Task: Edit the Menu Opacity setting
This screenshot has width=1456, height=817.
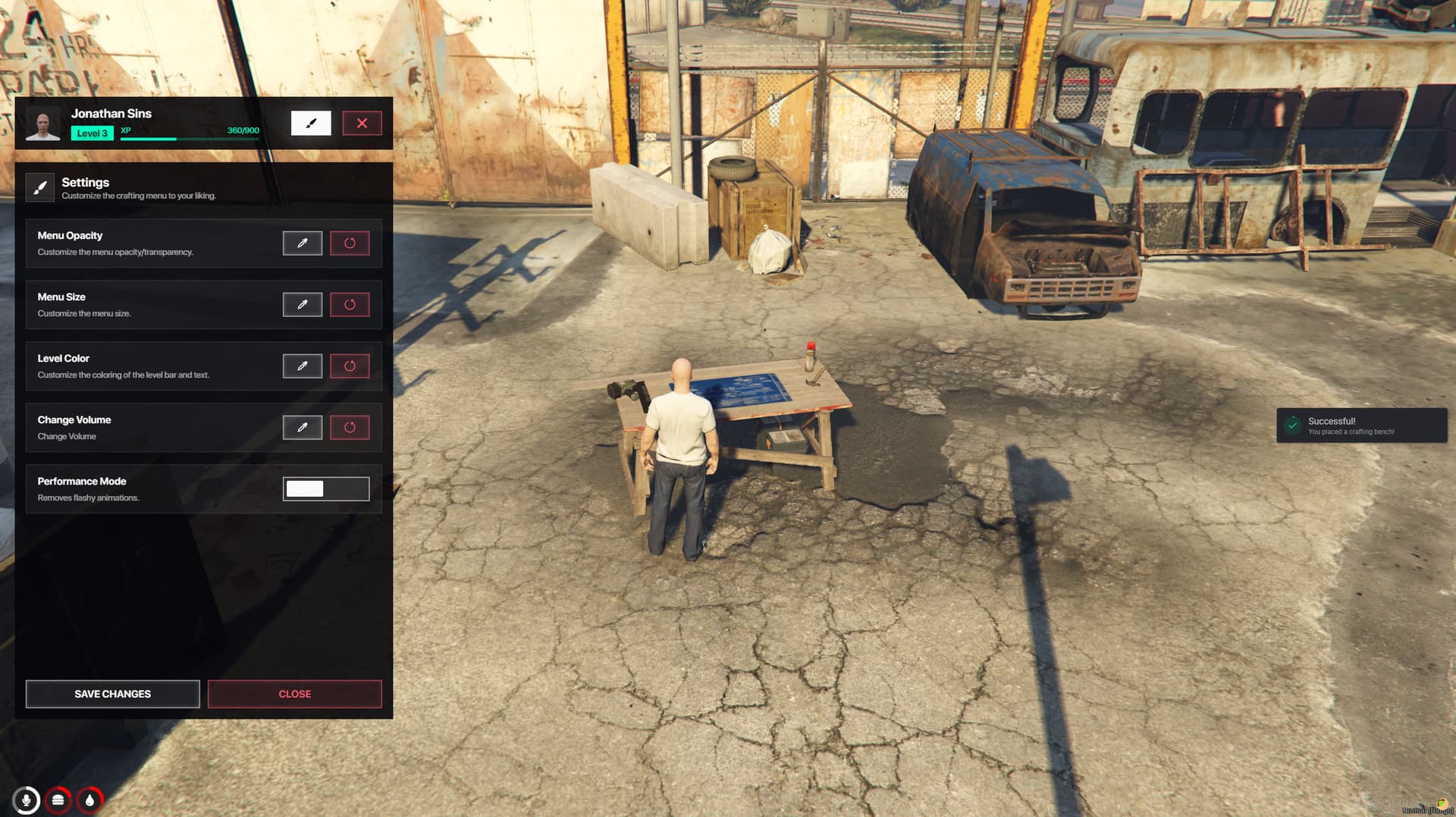Action: 302,244
